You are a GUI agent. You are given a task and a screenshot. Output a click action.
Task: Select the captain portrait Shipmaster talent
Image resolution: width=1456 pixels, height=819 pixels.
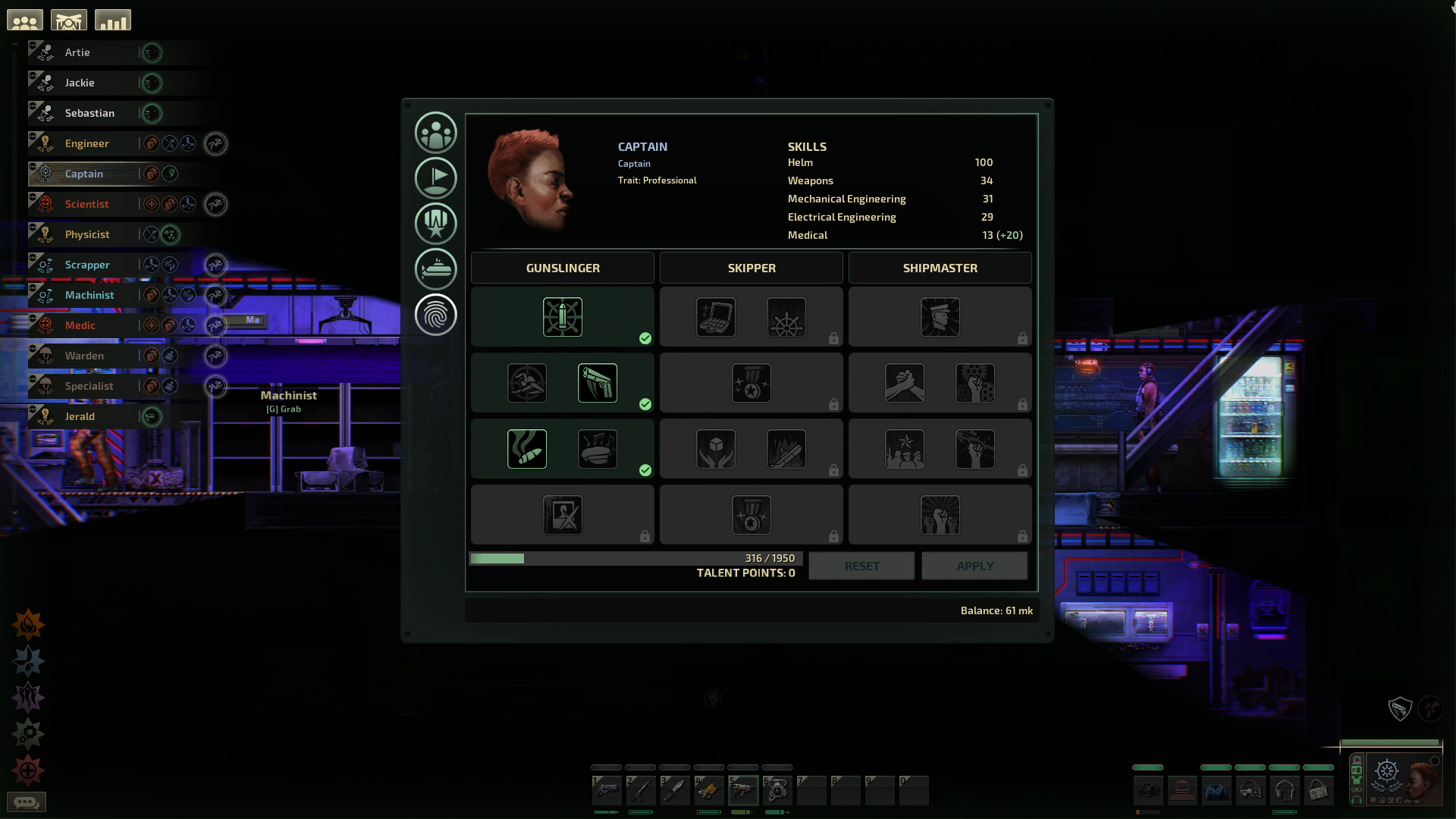(x=940, y=317)
